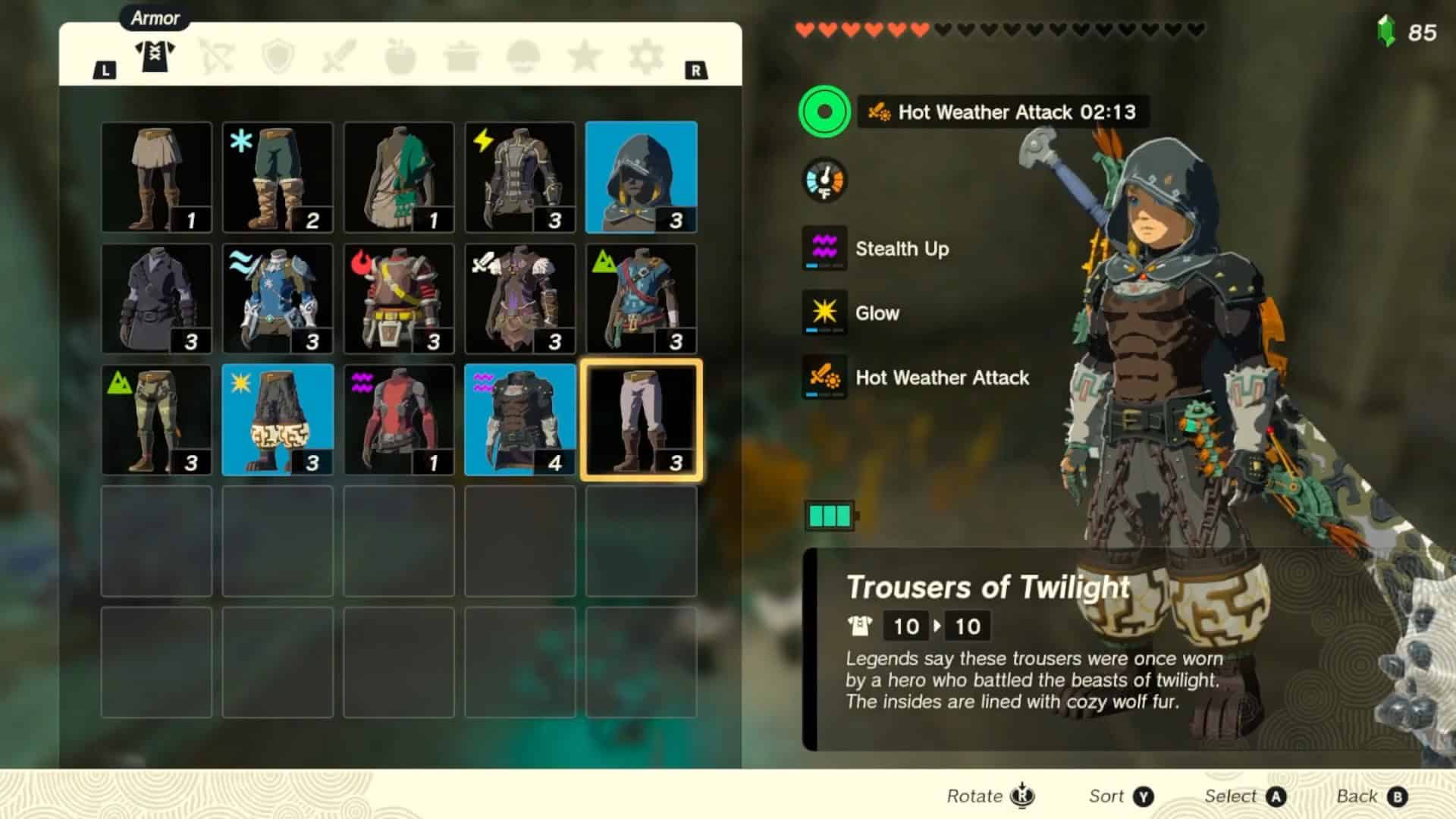Select the glowing patterned trousers slot
The width and height of the screenshot is (1456, 819).
pos(278,420)
